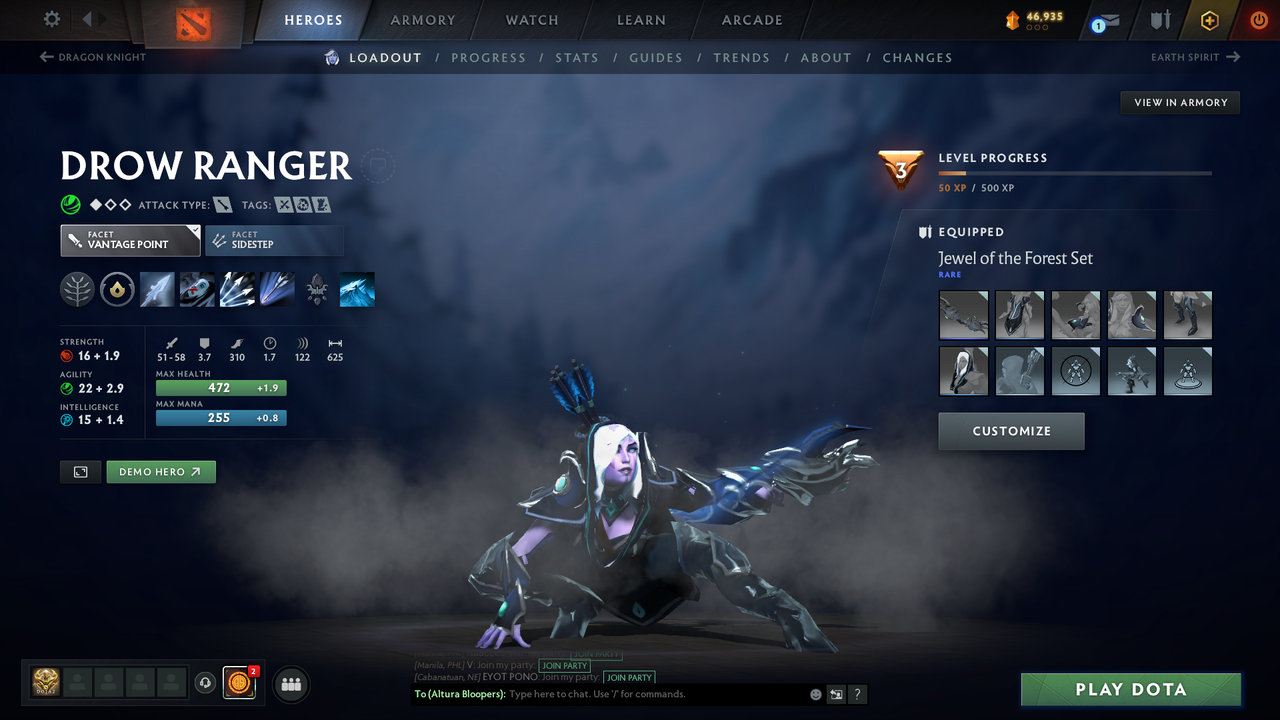Click the treasure chest with notification badge
Viewport: 1280px width, 720px height.
[x=238, y=683]
